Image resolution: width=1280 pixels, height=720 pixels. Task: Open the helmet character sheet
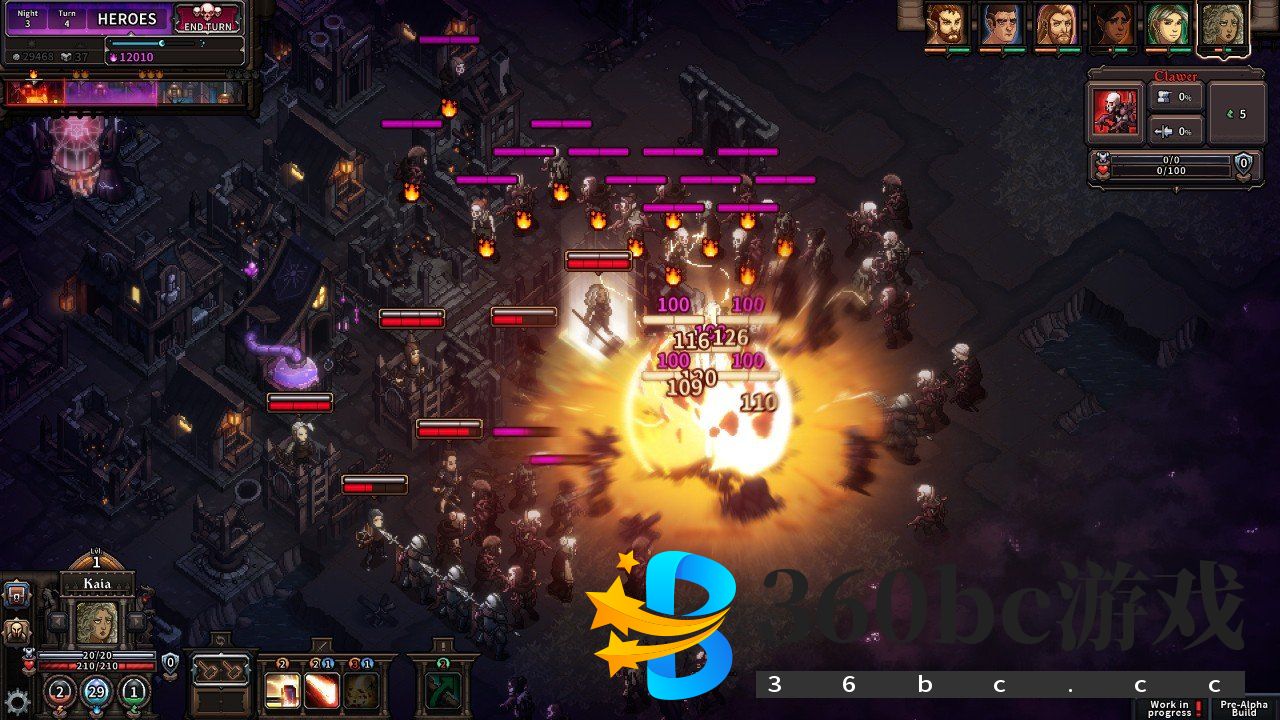pyautogui.click(x=17, y=631)
